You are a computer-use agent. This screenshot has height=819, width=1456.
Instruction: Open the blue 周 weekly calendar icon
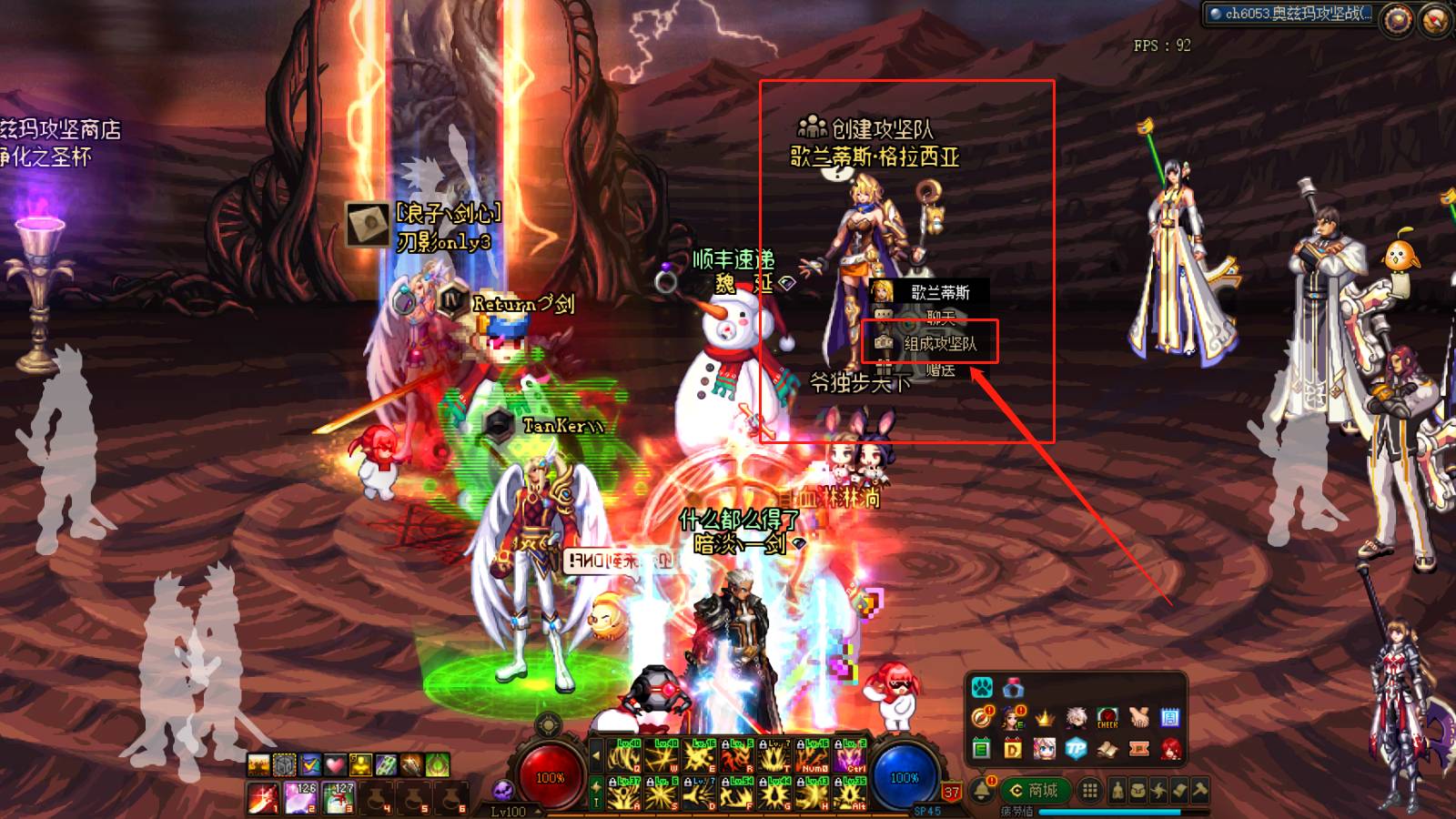1170,718
